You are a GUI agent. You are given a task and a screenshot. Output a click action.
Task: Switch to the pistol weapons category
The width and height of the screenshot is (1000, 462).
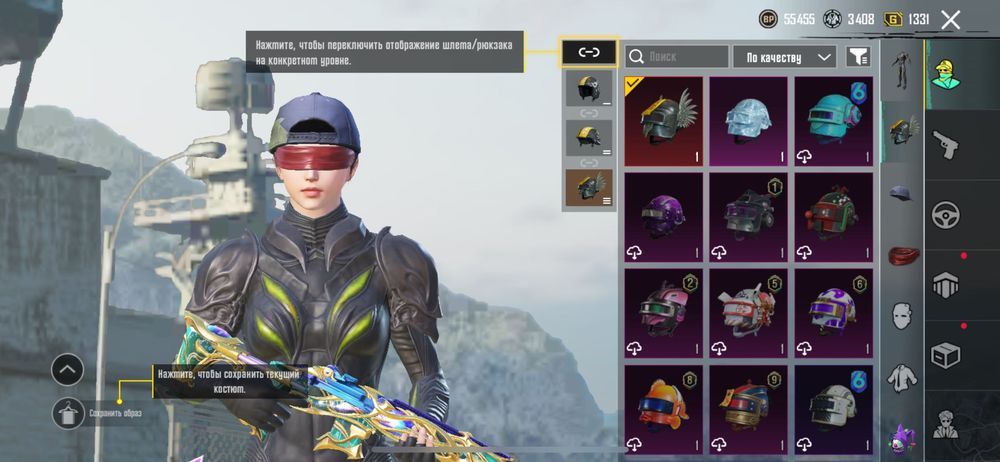pyautogui.click(x=946, y=146)
